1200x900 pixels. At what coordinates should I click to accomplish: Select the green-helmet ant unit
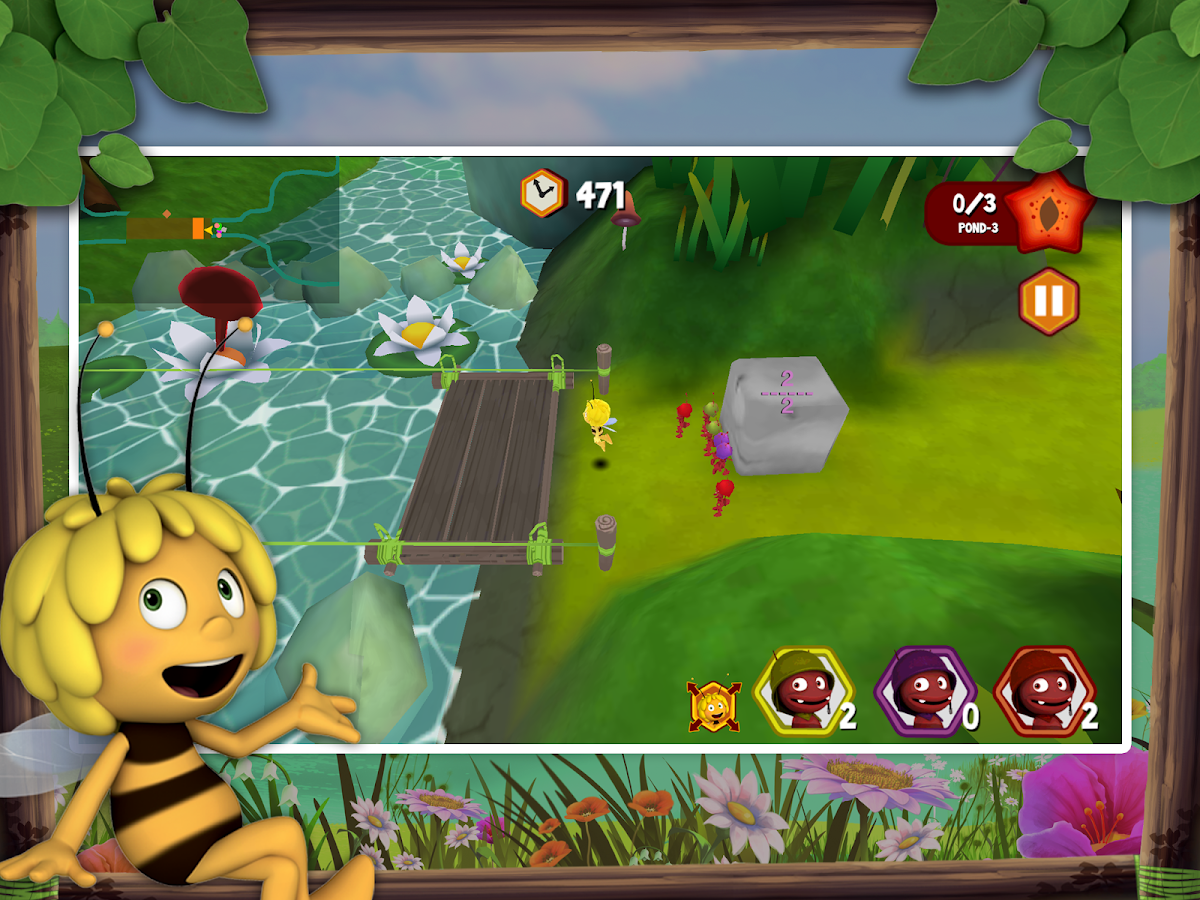coord(802,691)
